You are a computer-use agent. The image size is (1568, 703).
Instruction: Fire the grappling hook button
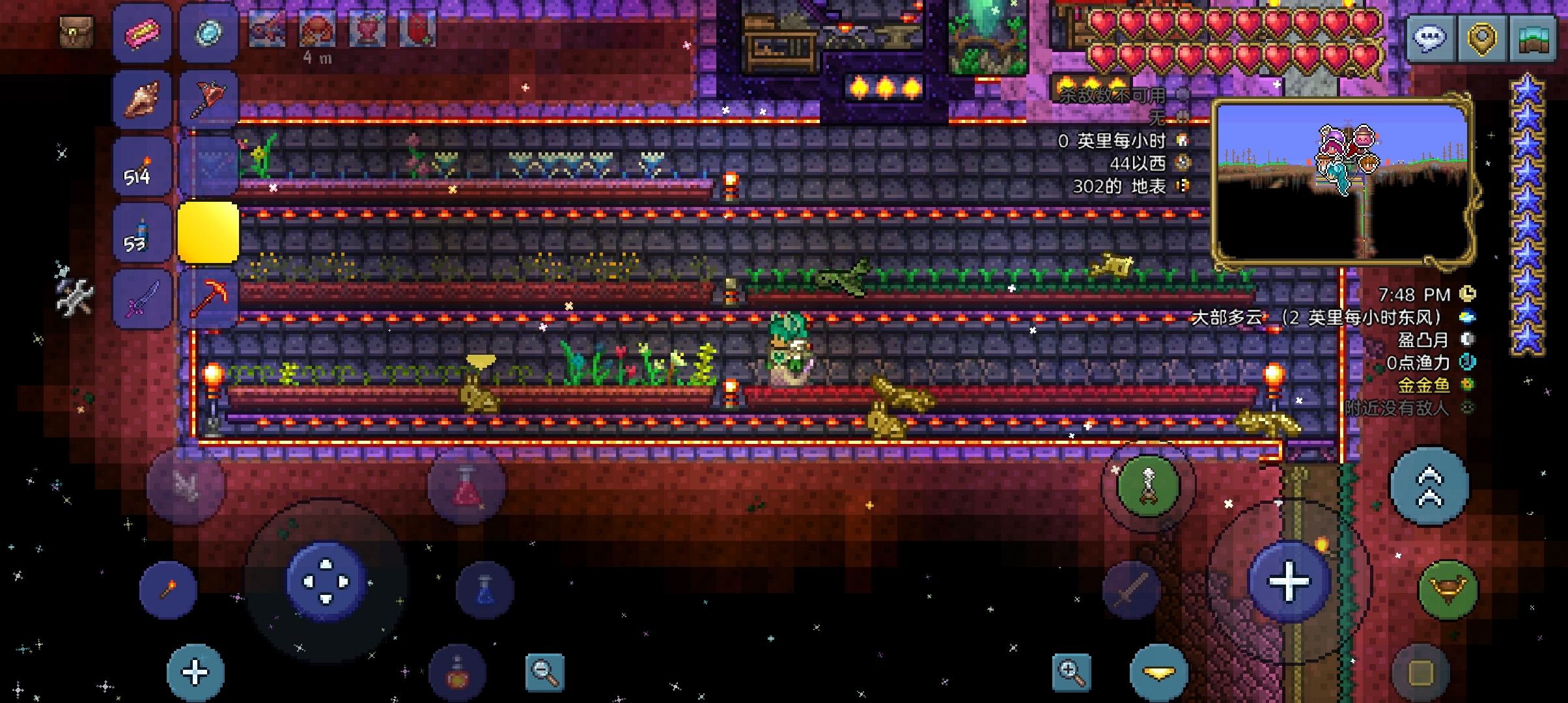click(1149, 486)
